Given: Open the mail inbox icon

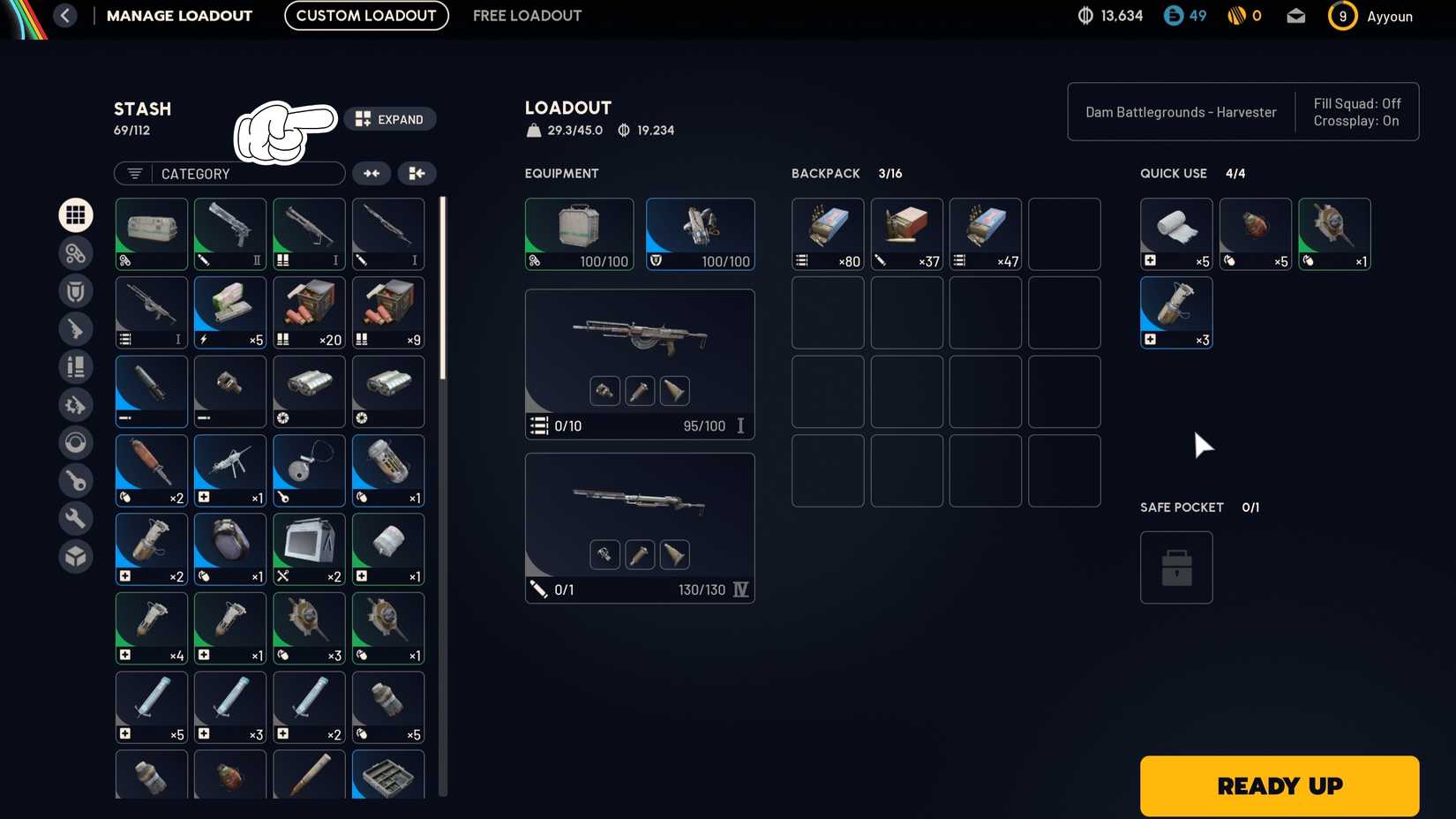Looking at the screenshot, I should 1295,15.
